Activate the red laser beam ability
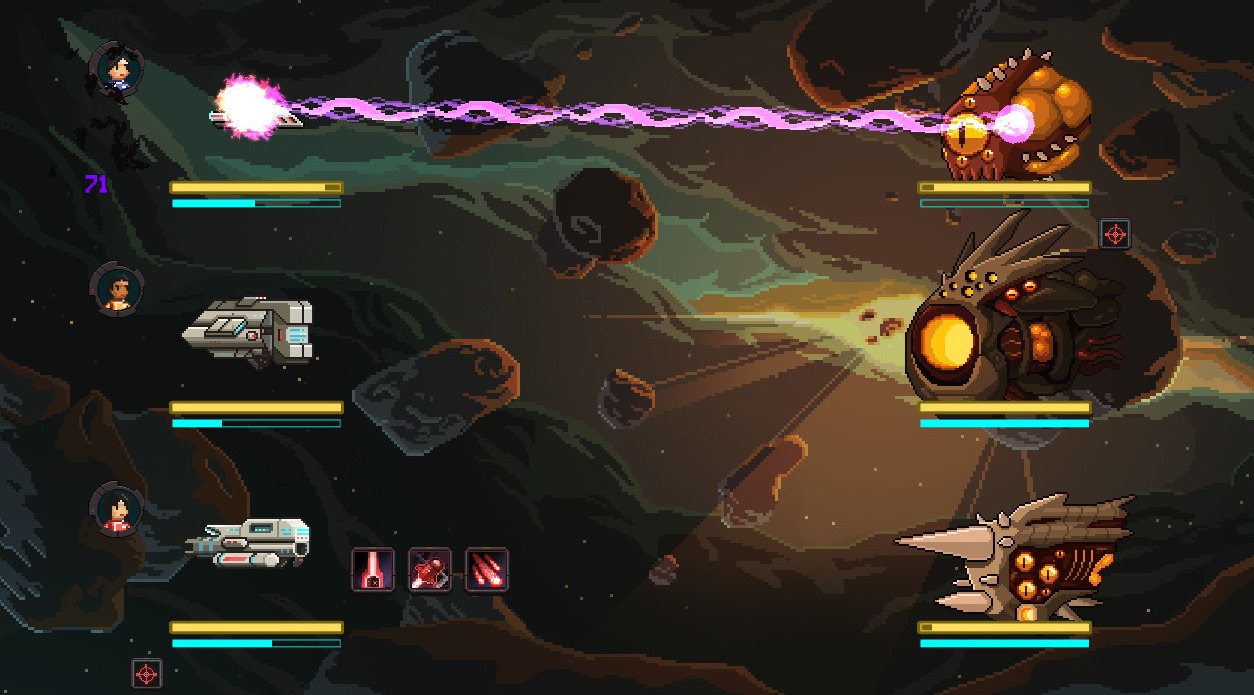The height and width of the screenshot is (695, 1254). (372, 570)
